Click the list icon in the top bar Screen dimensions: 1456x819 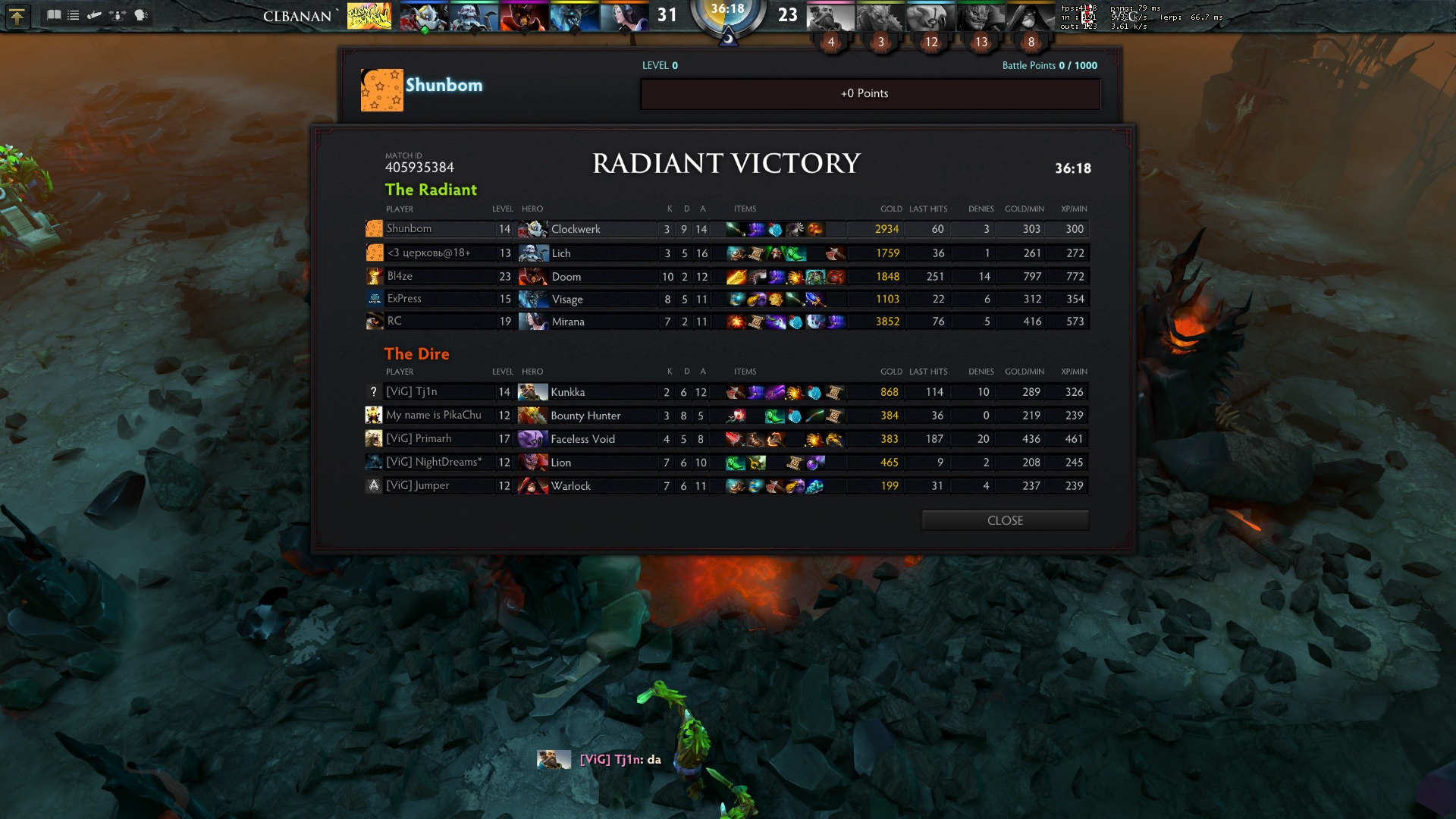point(74,15)
